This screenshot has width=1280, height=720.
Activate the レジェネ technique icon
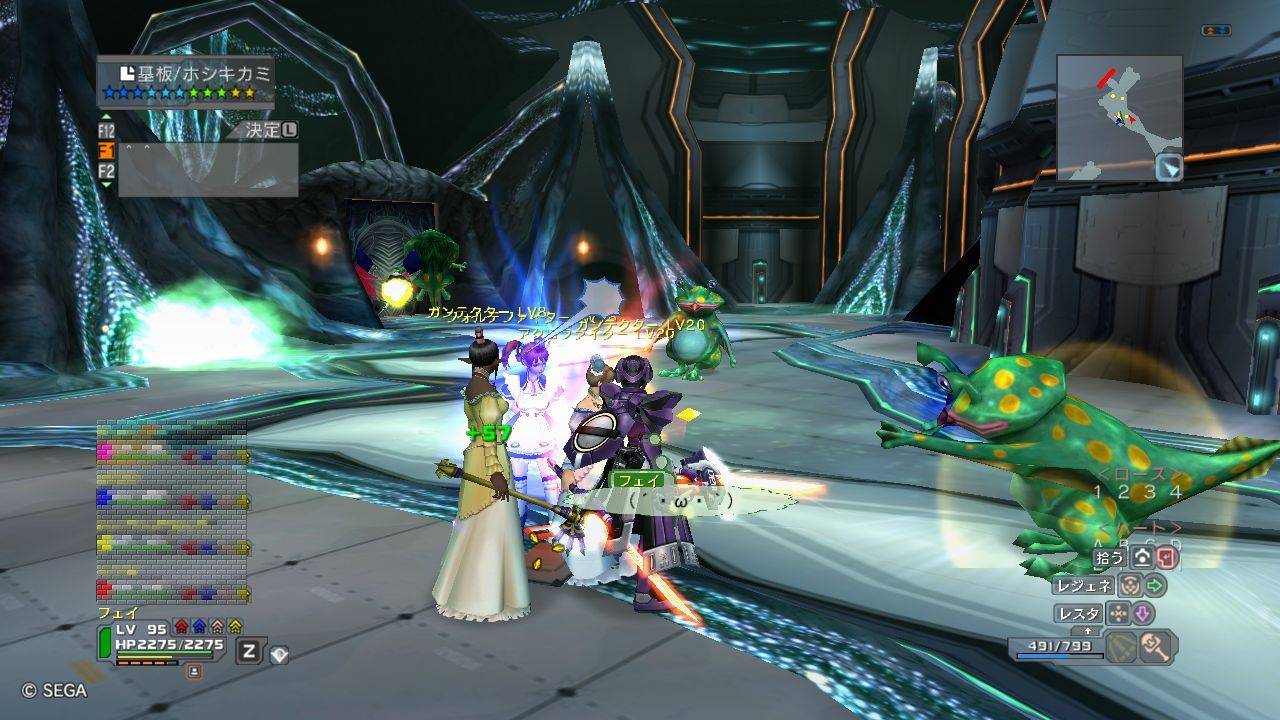tap(1130, 585)
